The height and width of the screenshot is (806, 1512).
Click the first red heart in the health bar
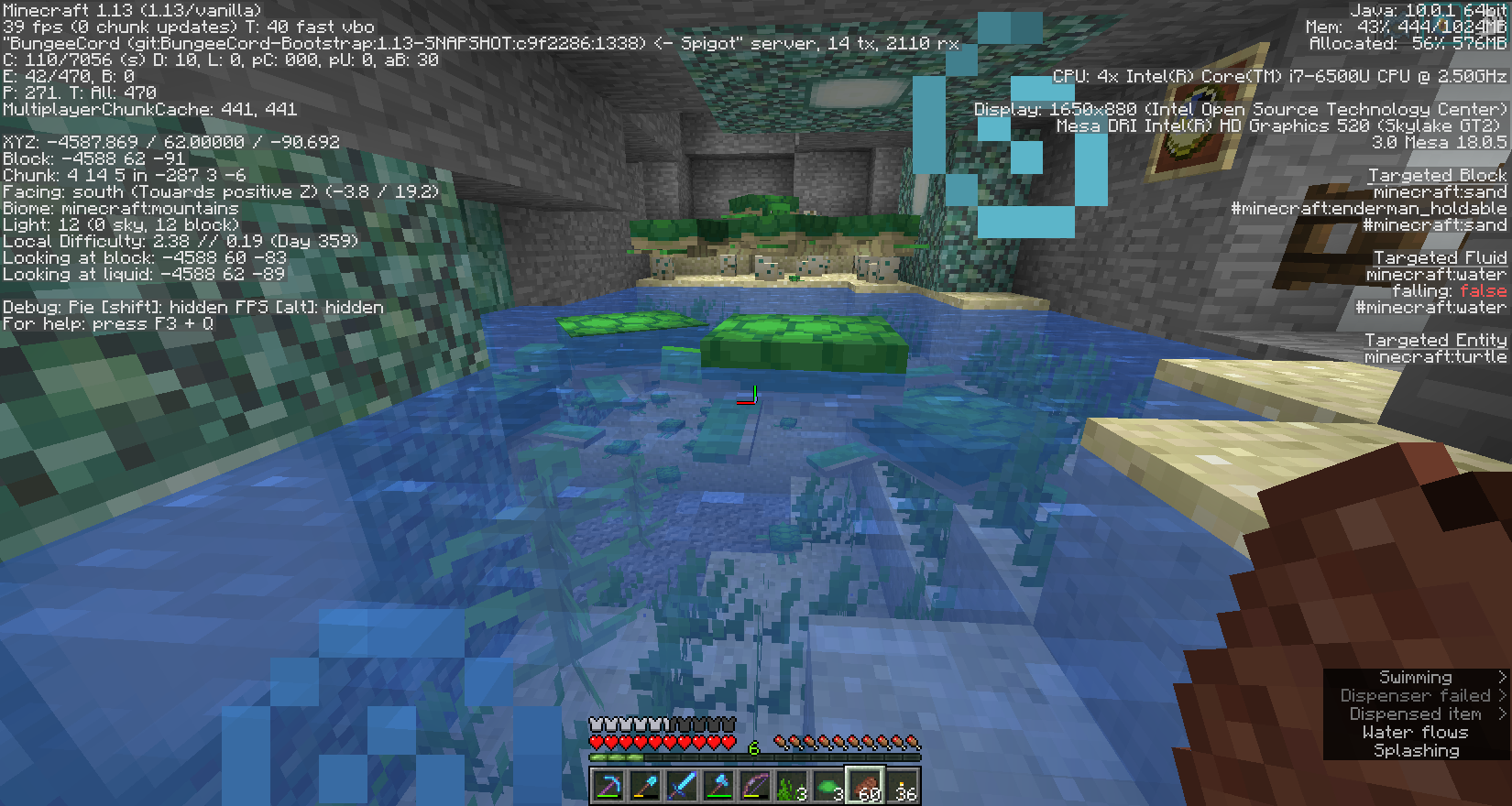597,741
